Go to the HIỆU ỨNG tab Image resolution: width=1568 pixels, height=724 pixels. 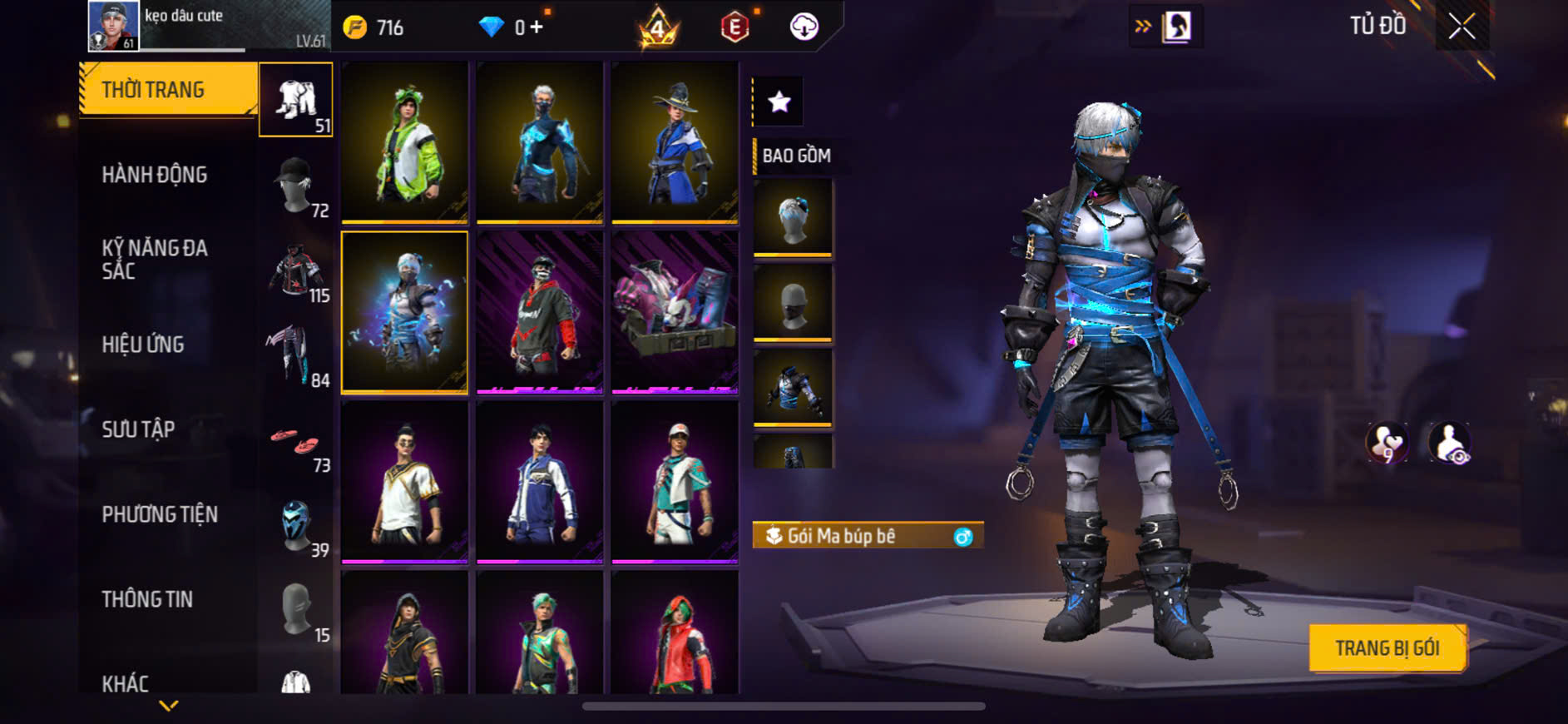tap(143, 345)
